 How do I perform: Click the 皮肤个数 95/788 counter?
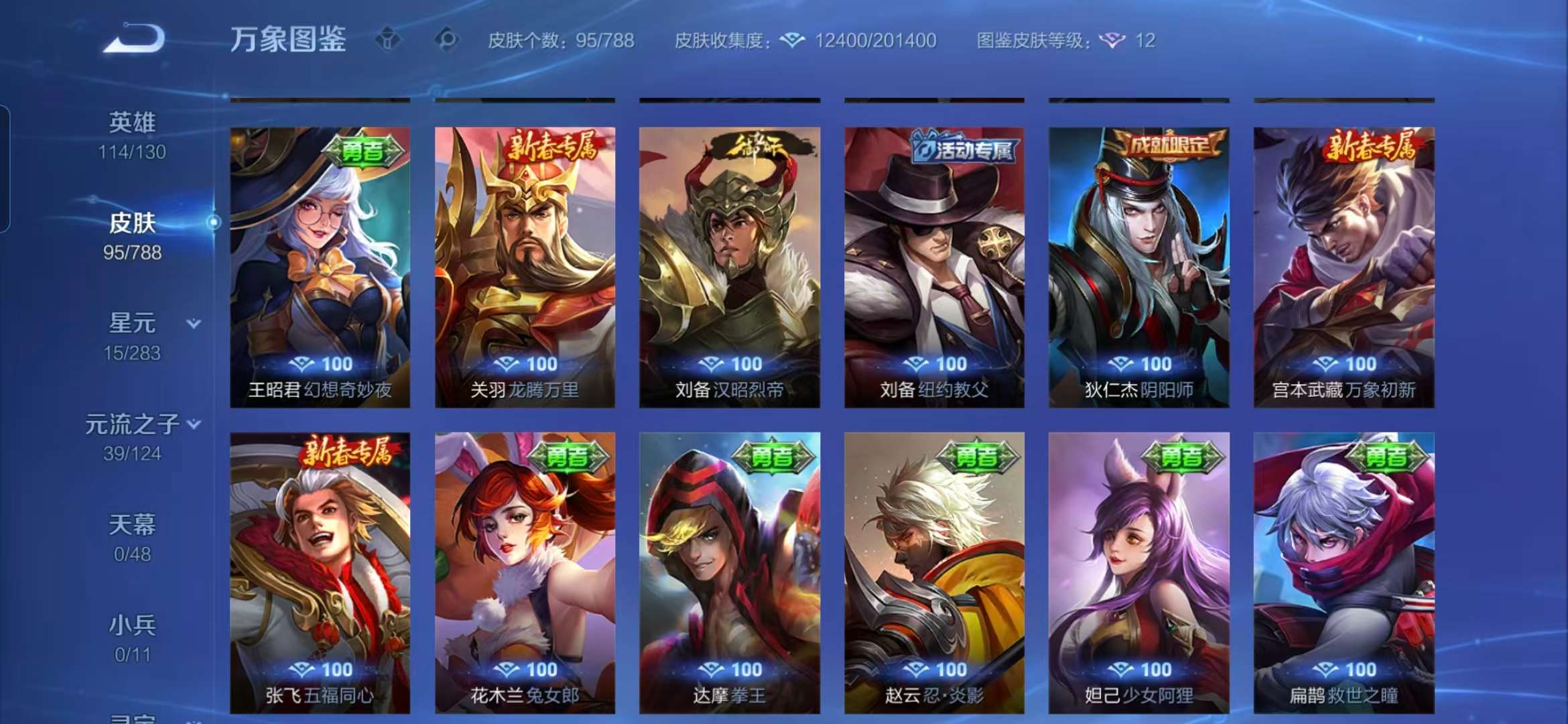click(x=562, y=41)
